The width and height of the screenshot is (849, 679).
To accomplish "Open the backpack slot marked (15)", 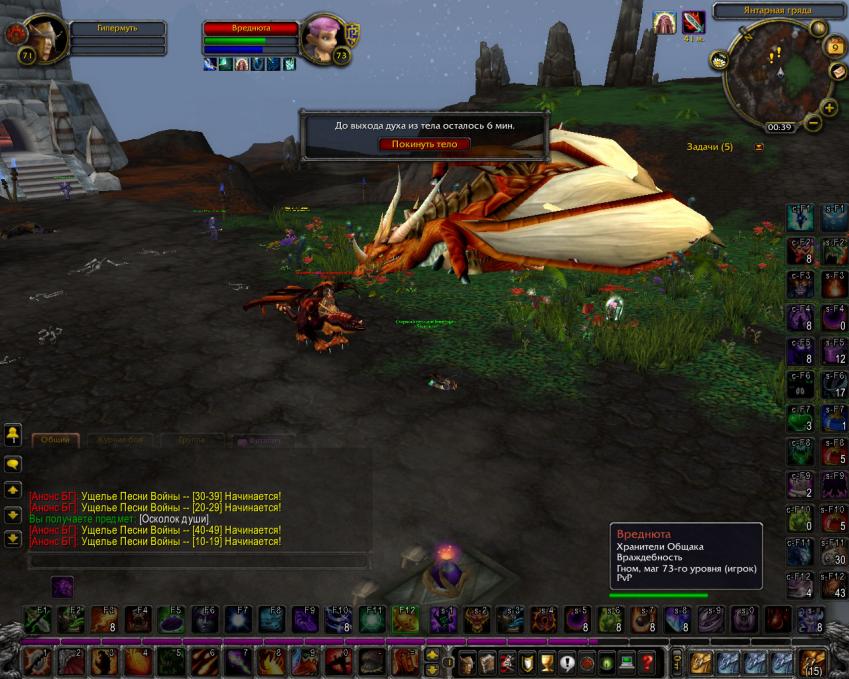I will click(811, 661).
